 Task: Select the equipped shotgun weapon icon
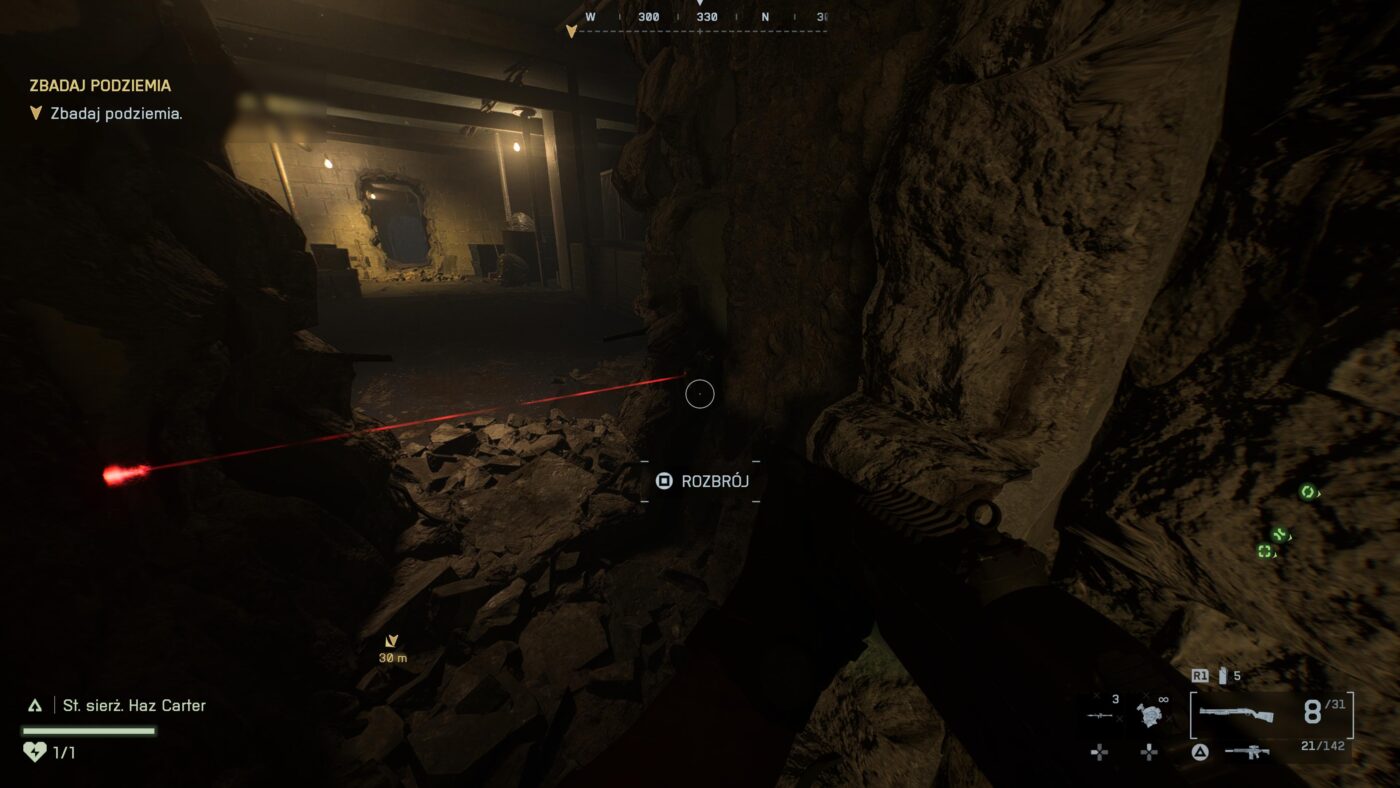tap(1235, 714)
